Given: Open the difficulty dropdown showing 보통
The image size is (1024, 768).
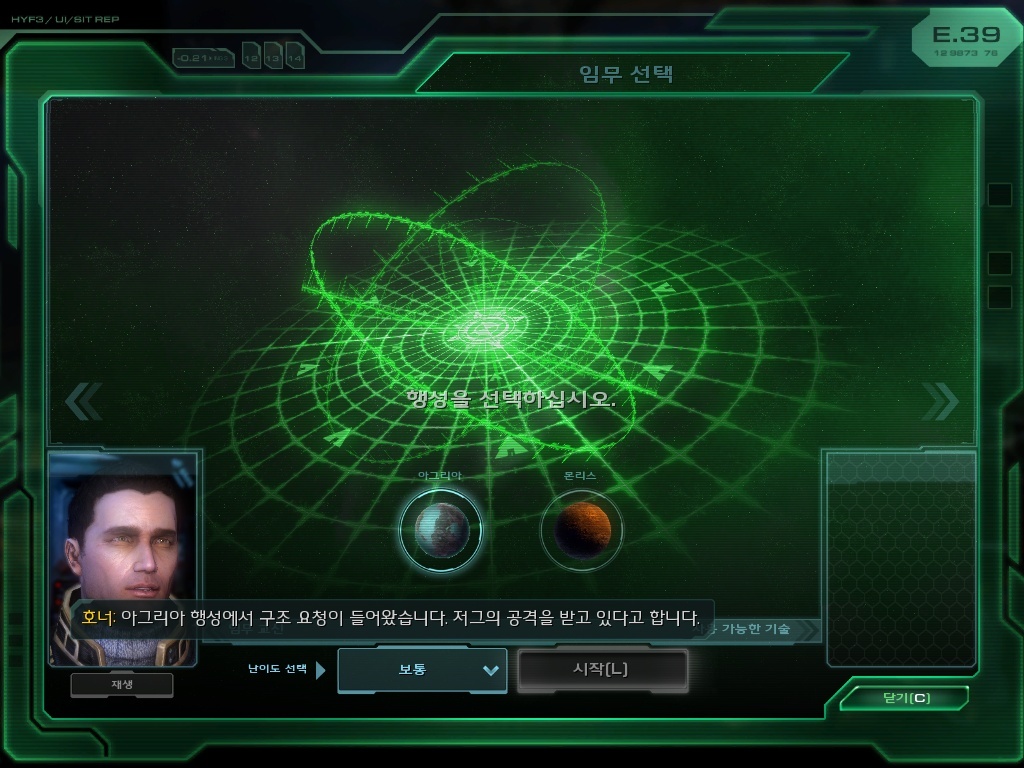Looking at the screenshot, I should tap(422, 670).
